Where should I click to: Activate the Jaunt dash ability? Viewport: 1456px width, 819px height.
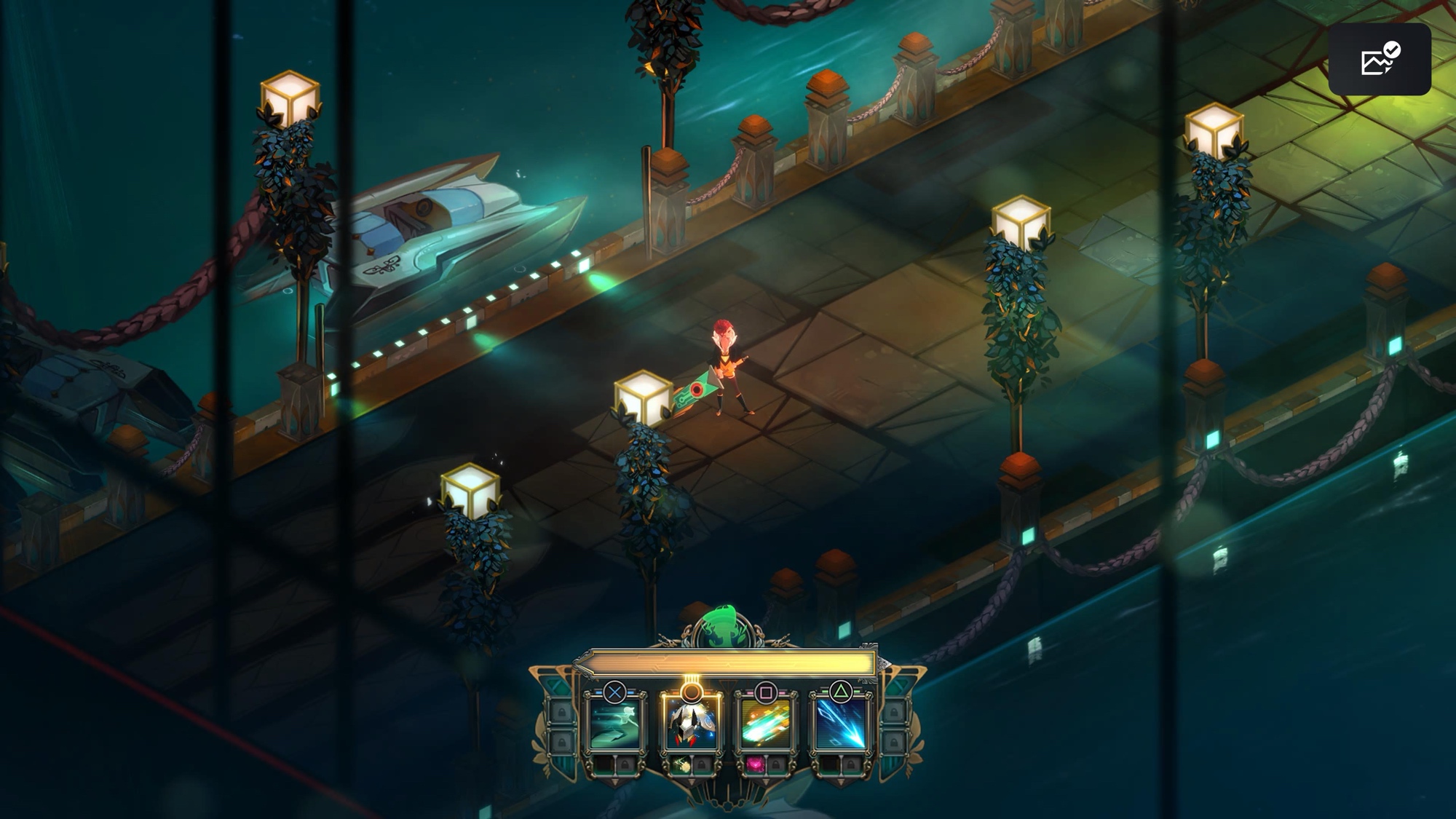point(614,724)
